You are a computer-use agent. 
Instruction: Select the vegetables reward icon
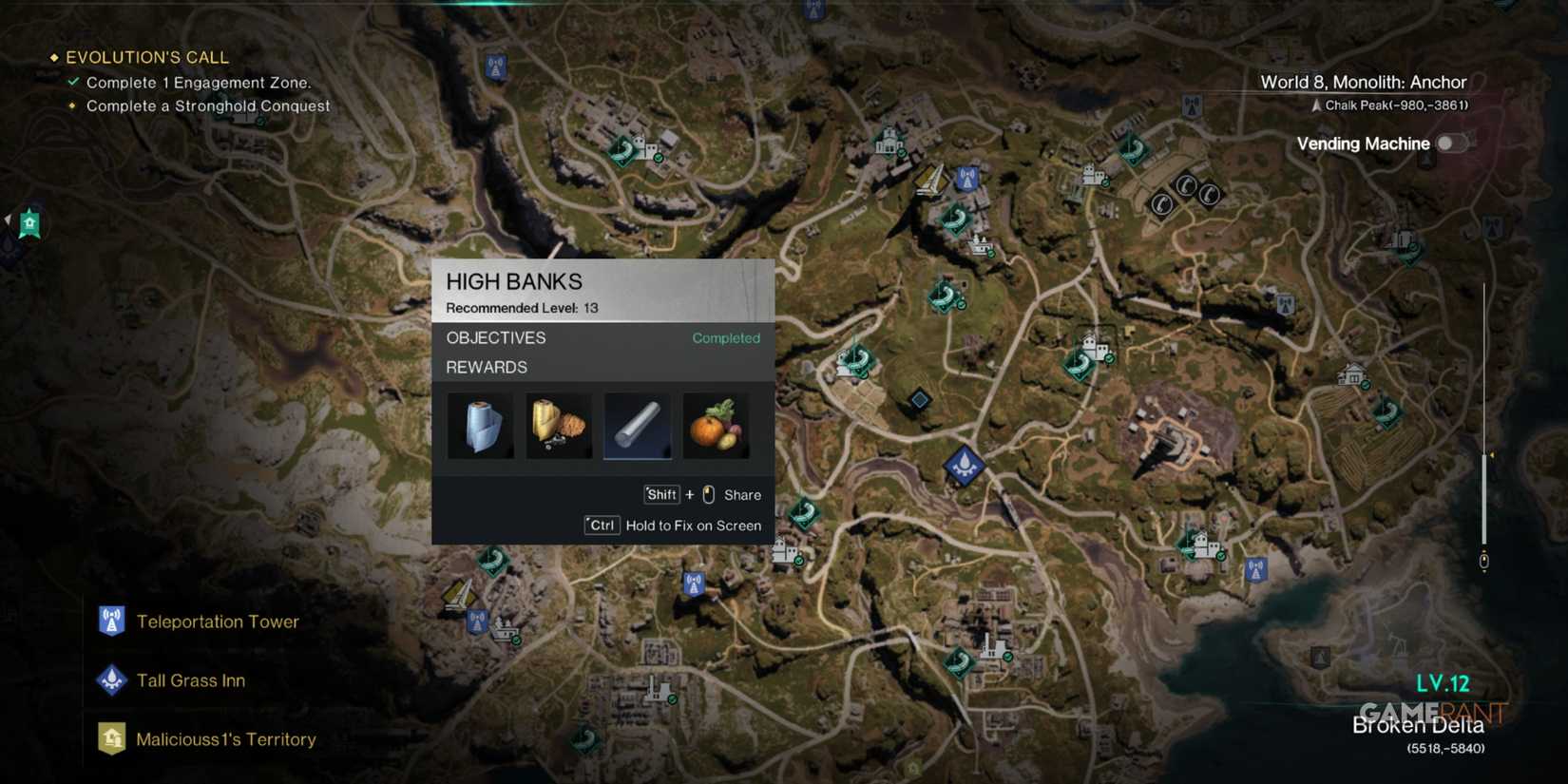coord(716,425)
